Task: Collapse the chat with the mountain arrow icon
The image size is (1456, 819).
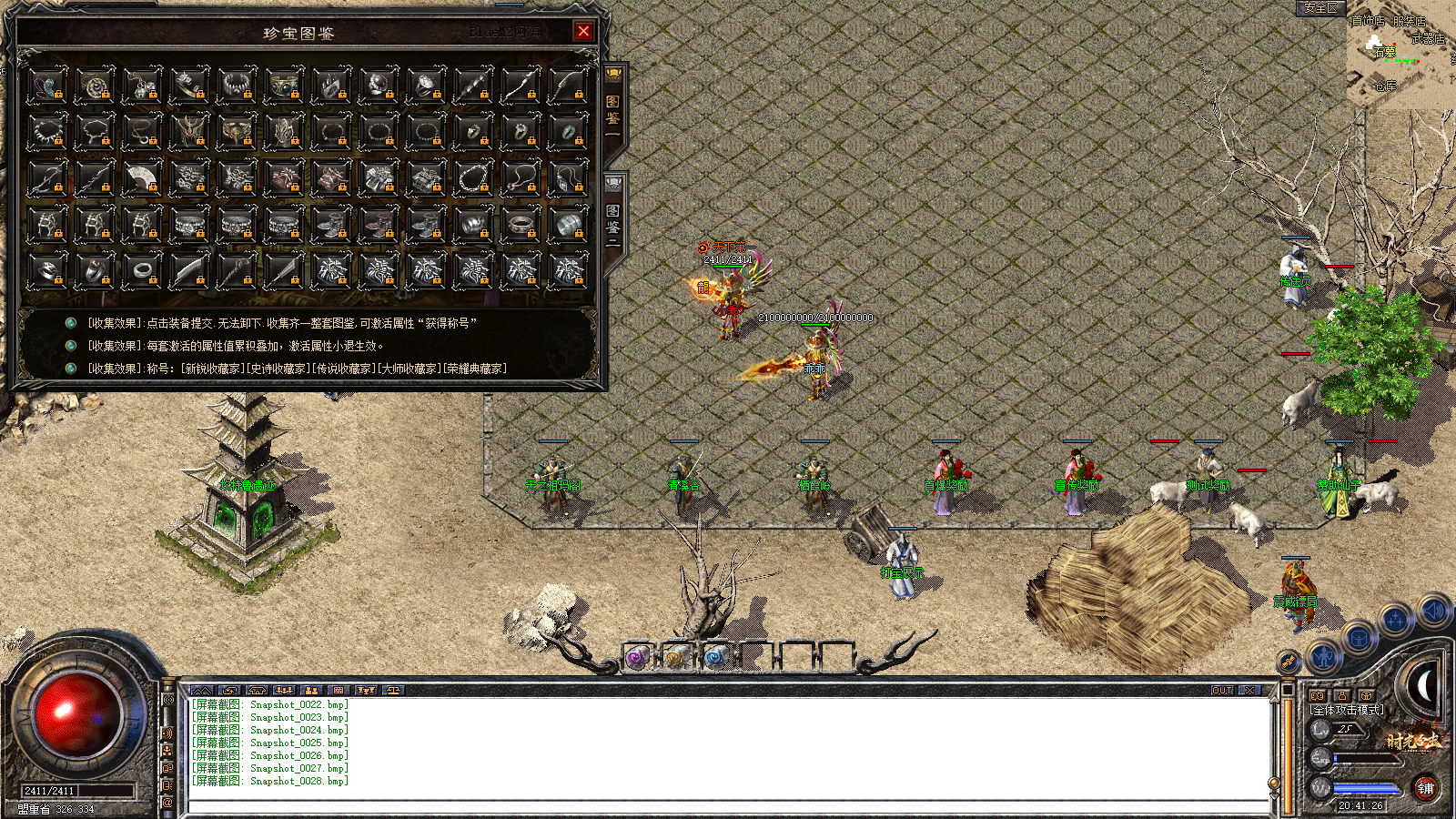Action: coord(202,690)
